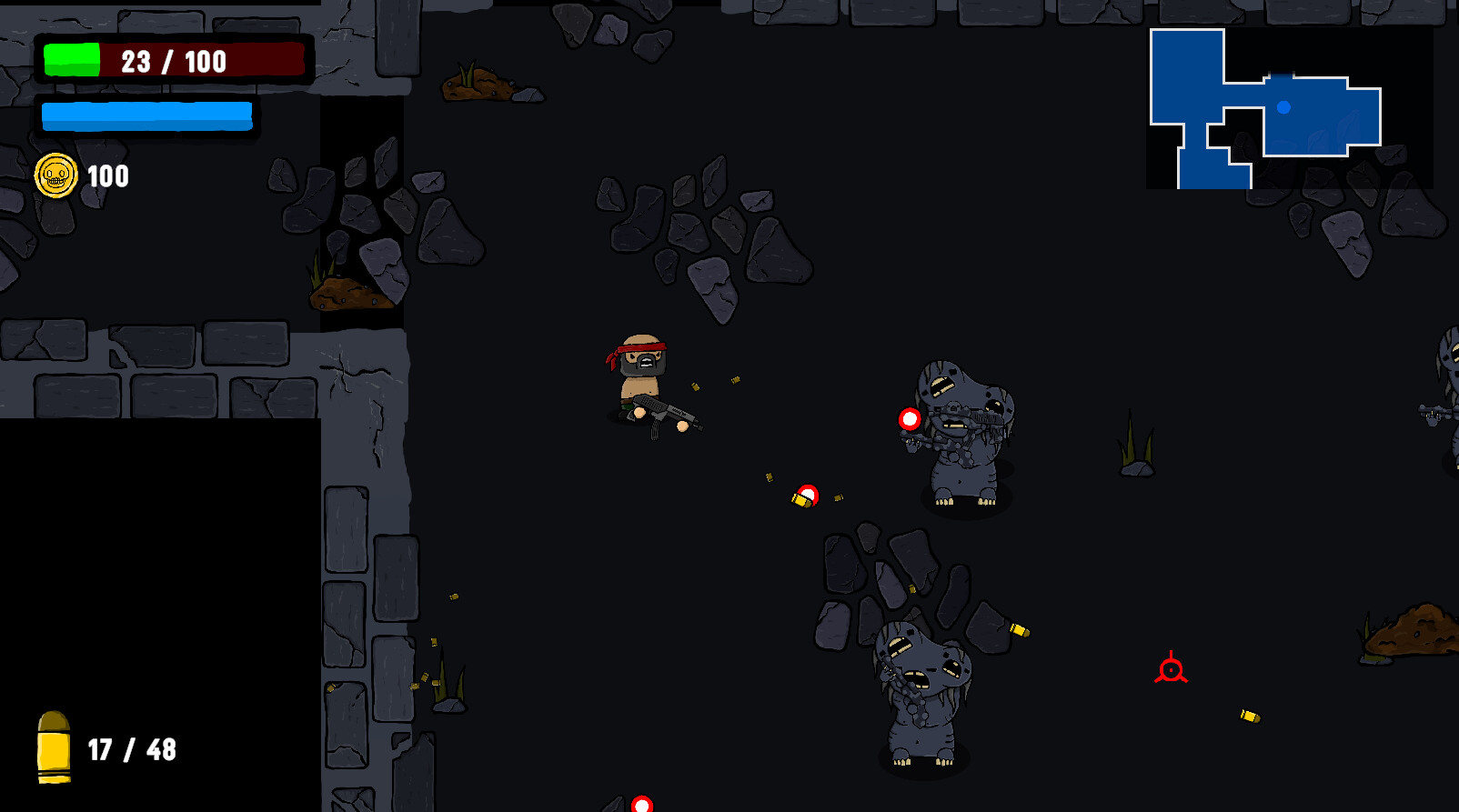Image resolution: width=1459 pixels, height=812 pixels.
Task: Click the blue stamina bar
Action: pyautogui.click(x=147, y=116)
